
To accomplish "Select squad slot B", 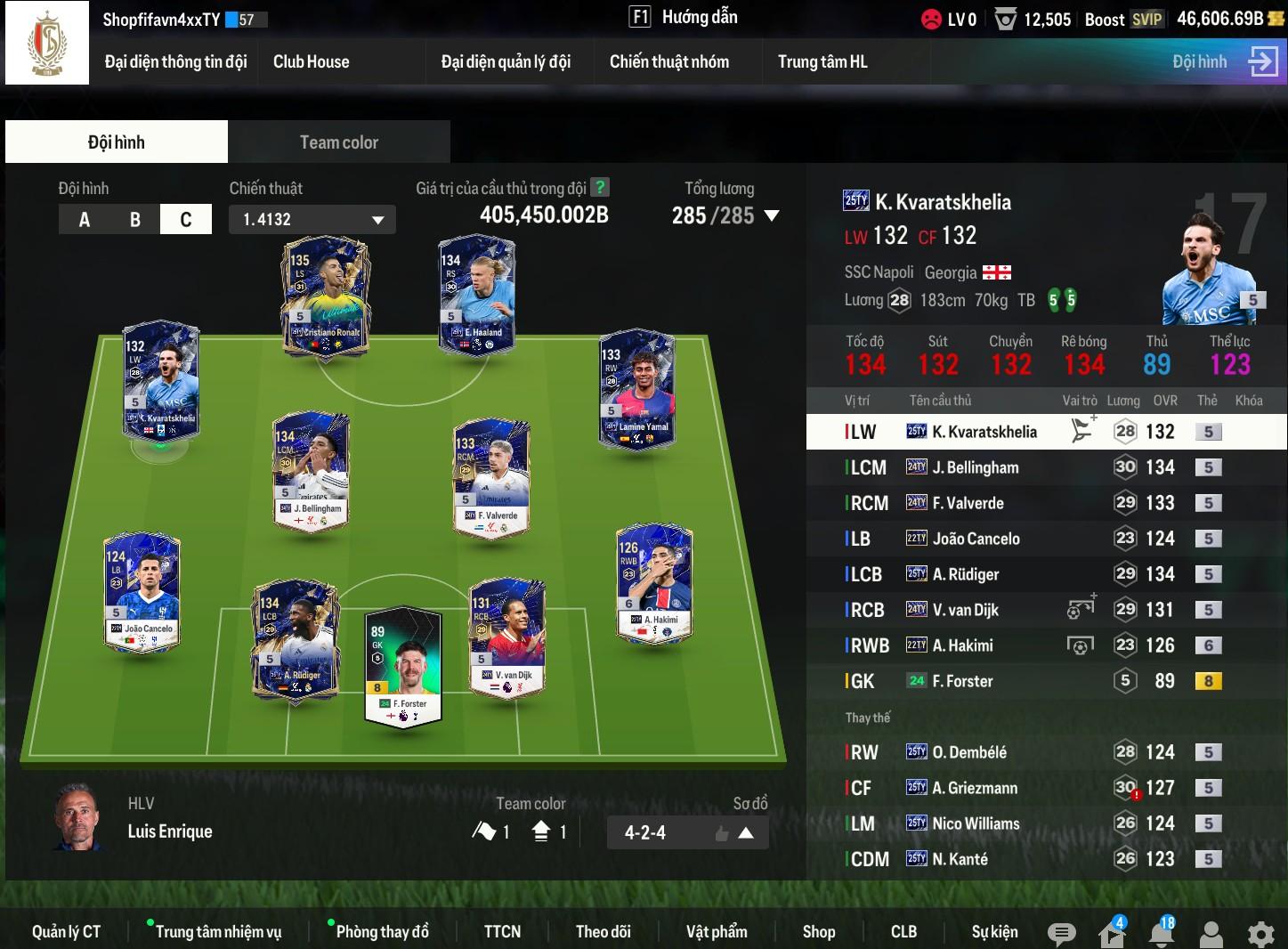I will coord(135,219).
